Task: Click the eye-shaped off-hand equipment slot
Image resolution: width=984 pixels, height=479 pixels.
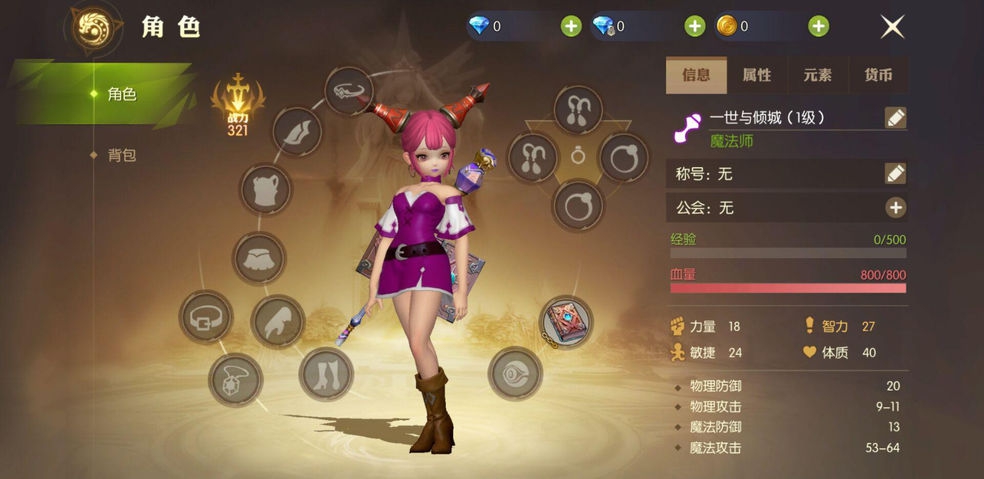Action: [x=515, y=374]
